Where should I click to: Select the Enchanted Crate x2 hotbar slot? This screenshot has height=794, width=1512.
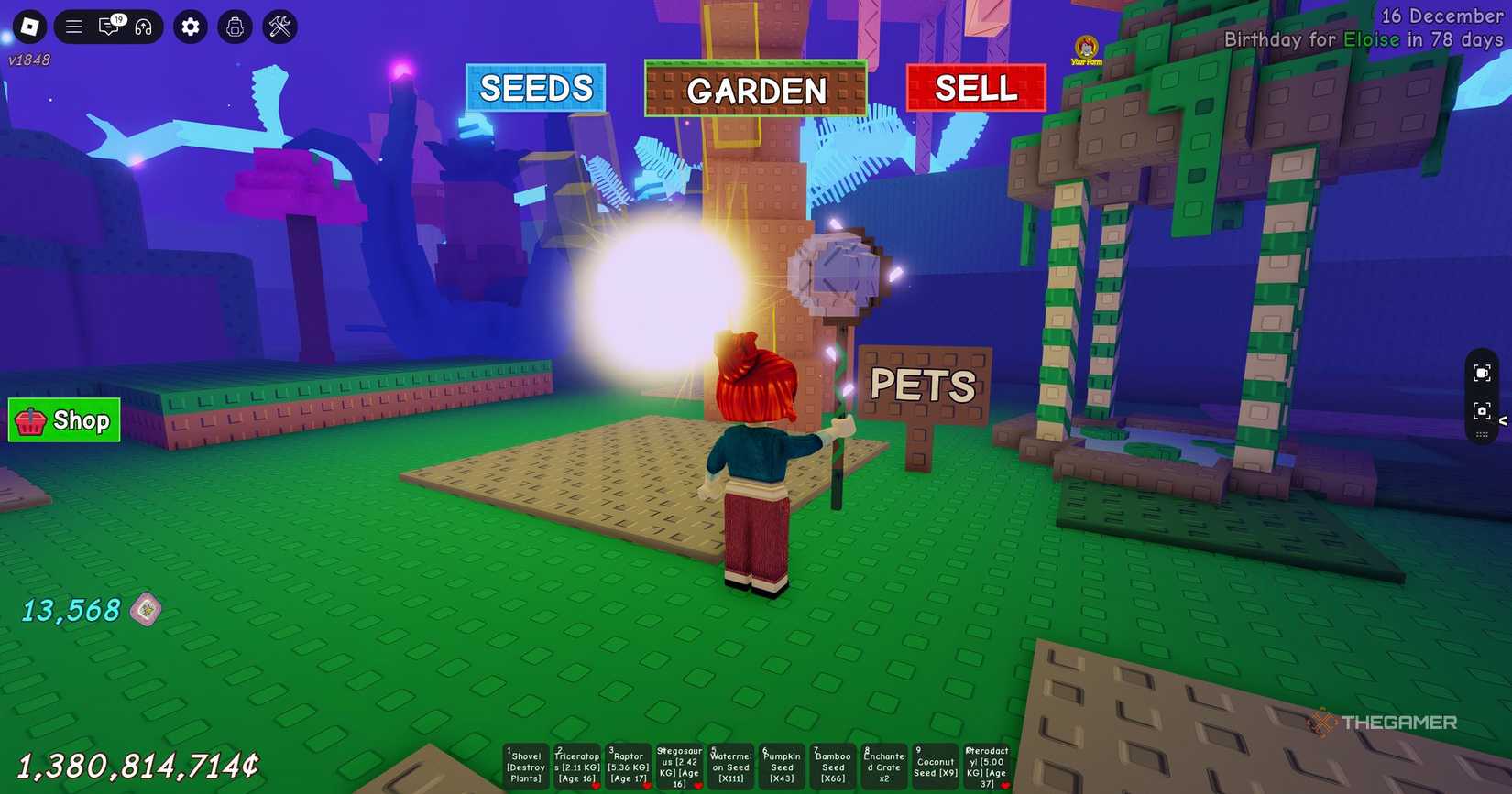pyautogui.click(x=883, y=767)
